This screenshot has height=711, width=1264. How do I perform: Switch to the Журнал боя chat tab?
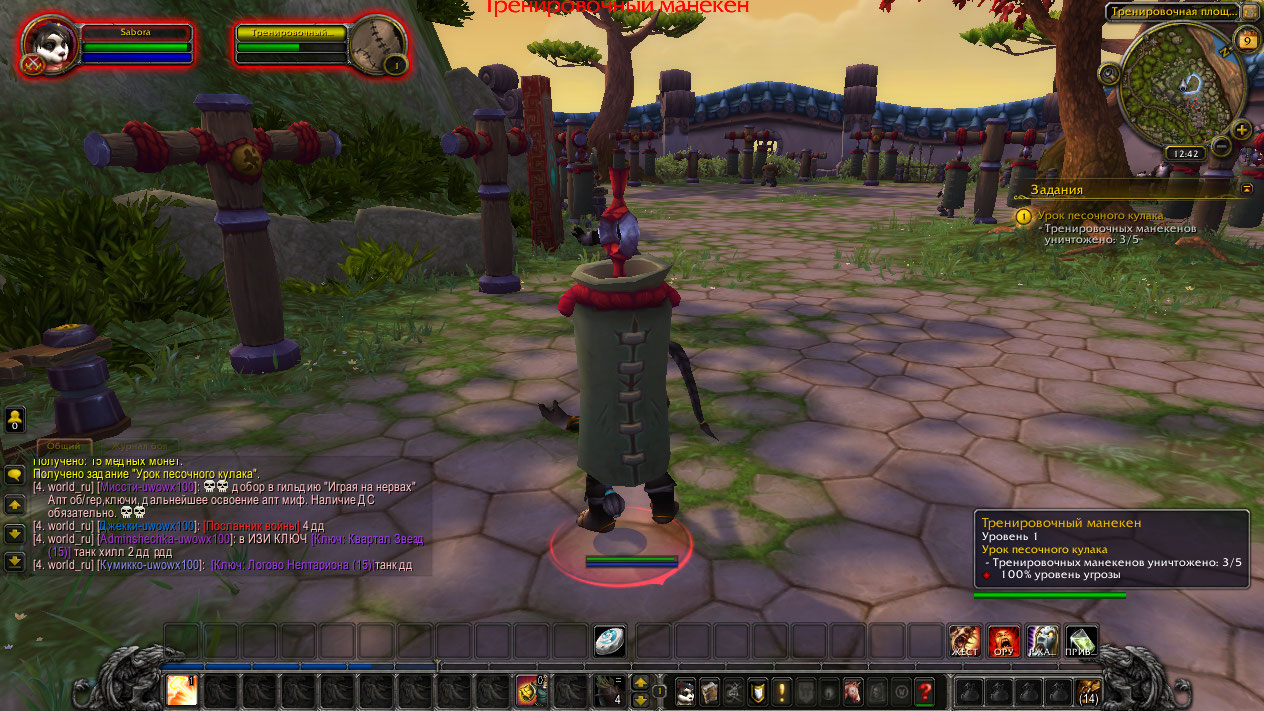click(140, 446)
